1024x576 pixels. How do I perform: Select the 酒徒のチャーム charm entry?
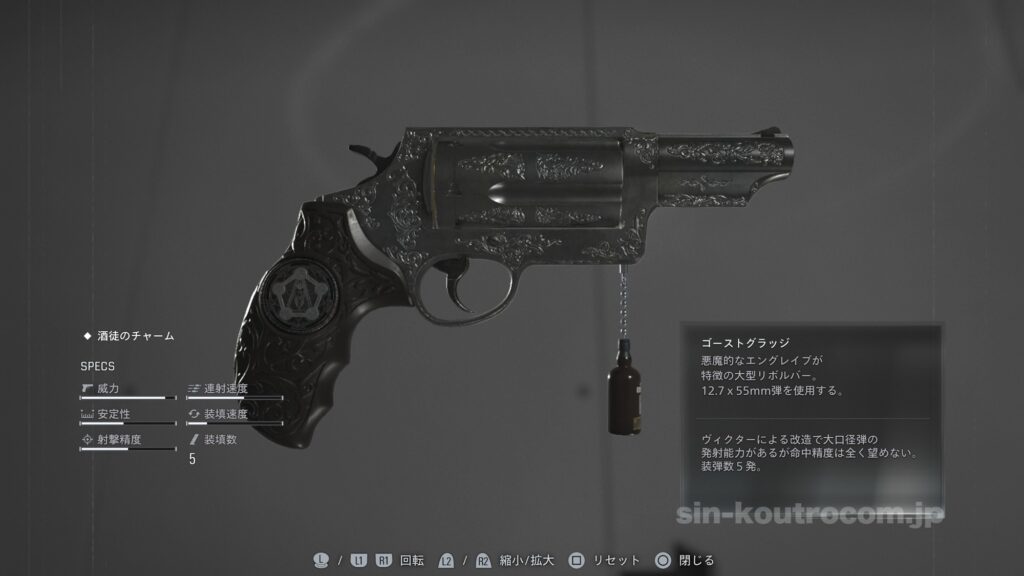(134, 337)
